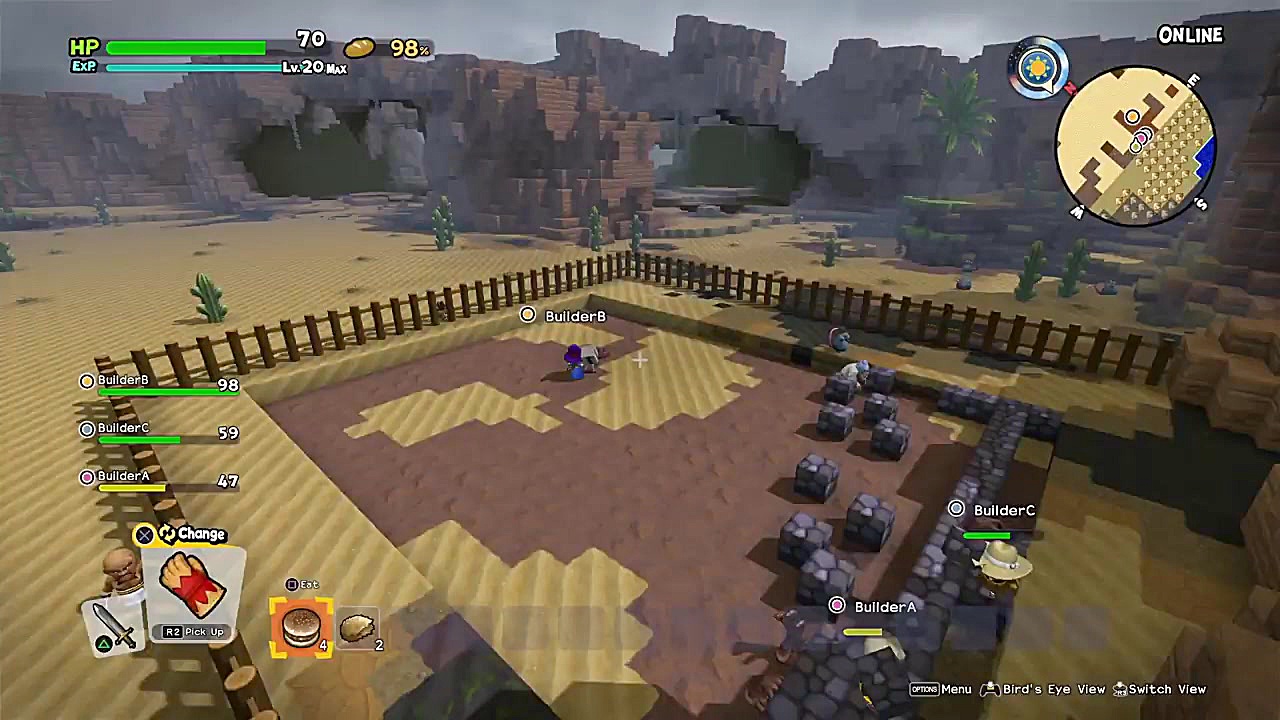
Task: Click the X button icon near Change
Action: pos(144,534)
